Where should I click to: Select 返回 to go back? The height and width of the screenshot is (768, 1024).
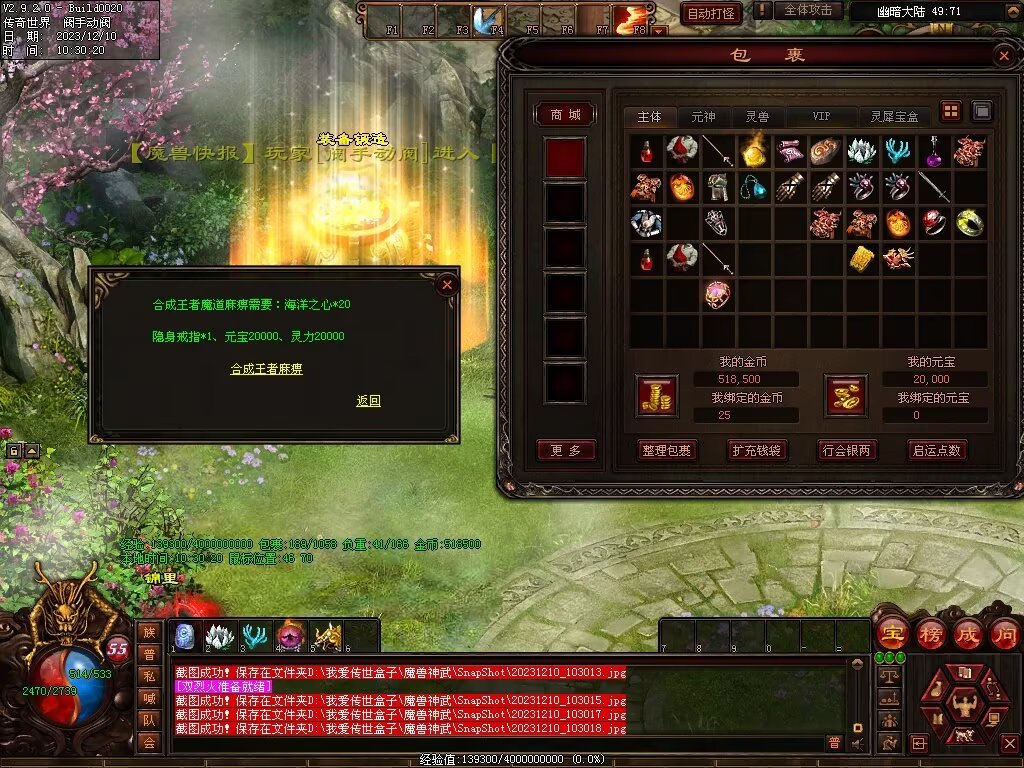point(368,401)
